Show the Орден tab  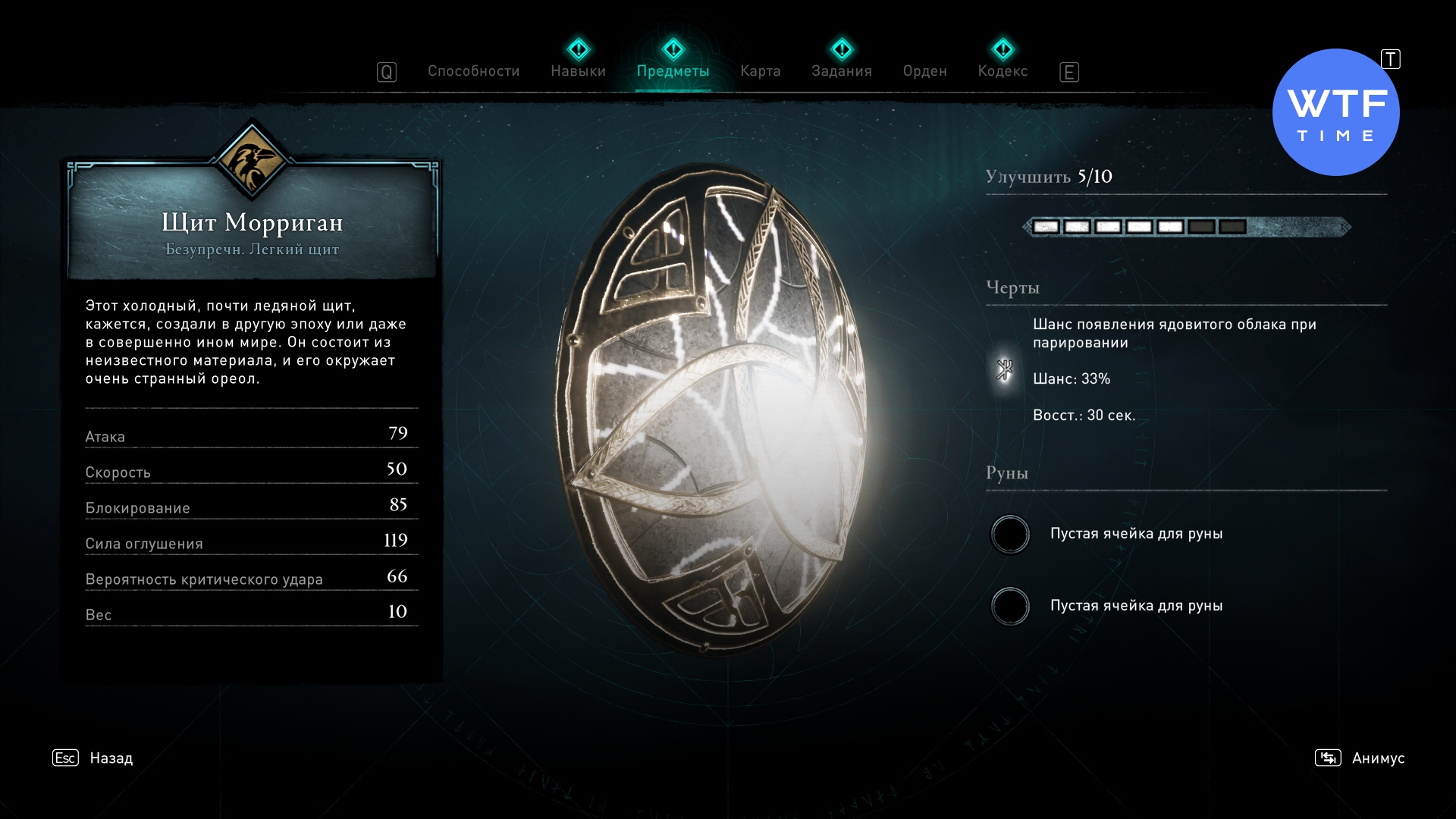coord(924,71)
